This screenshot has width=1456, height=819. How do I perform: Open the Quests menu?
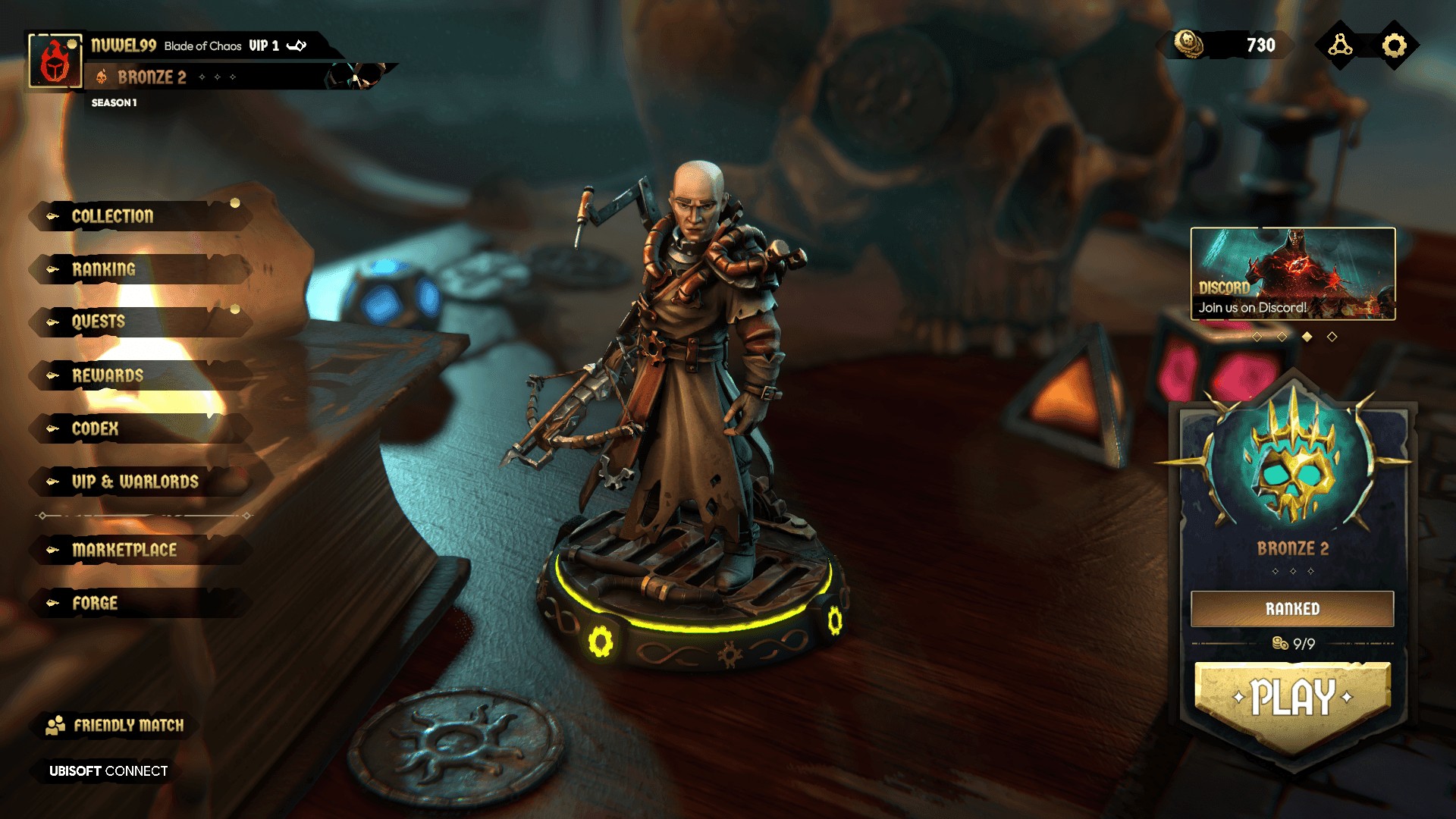click(99, 322)
